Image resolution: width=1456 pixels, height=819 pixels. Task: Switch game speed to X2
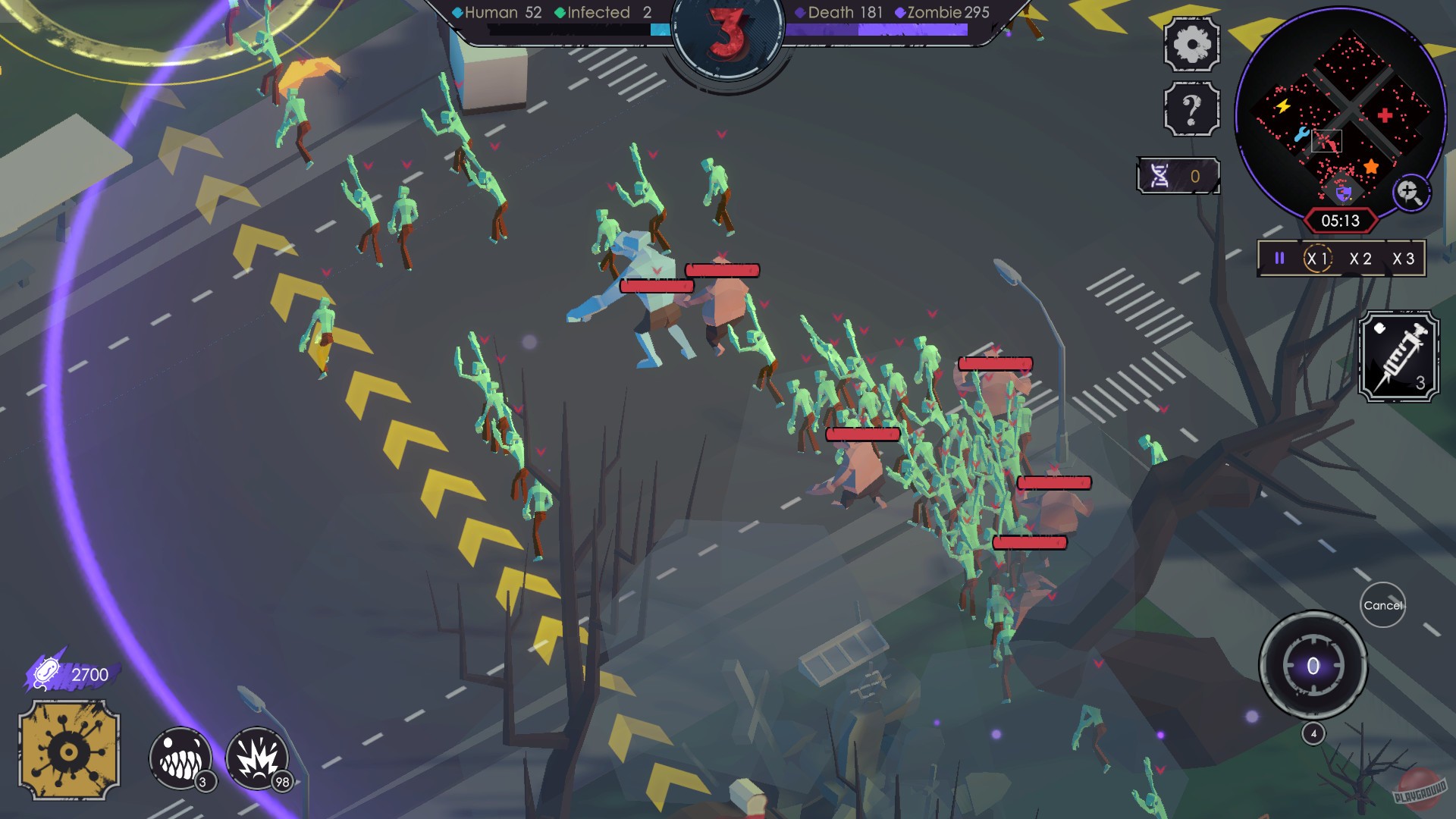1360,259
